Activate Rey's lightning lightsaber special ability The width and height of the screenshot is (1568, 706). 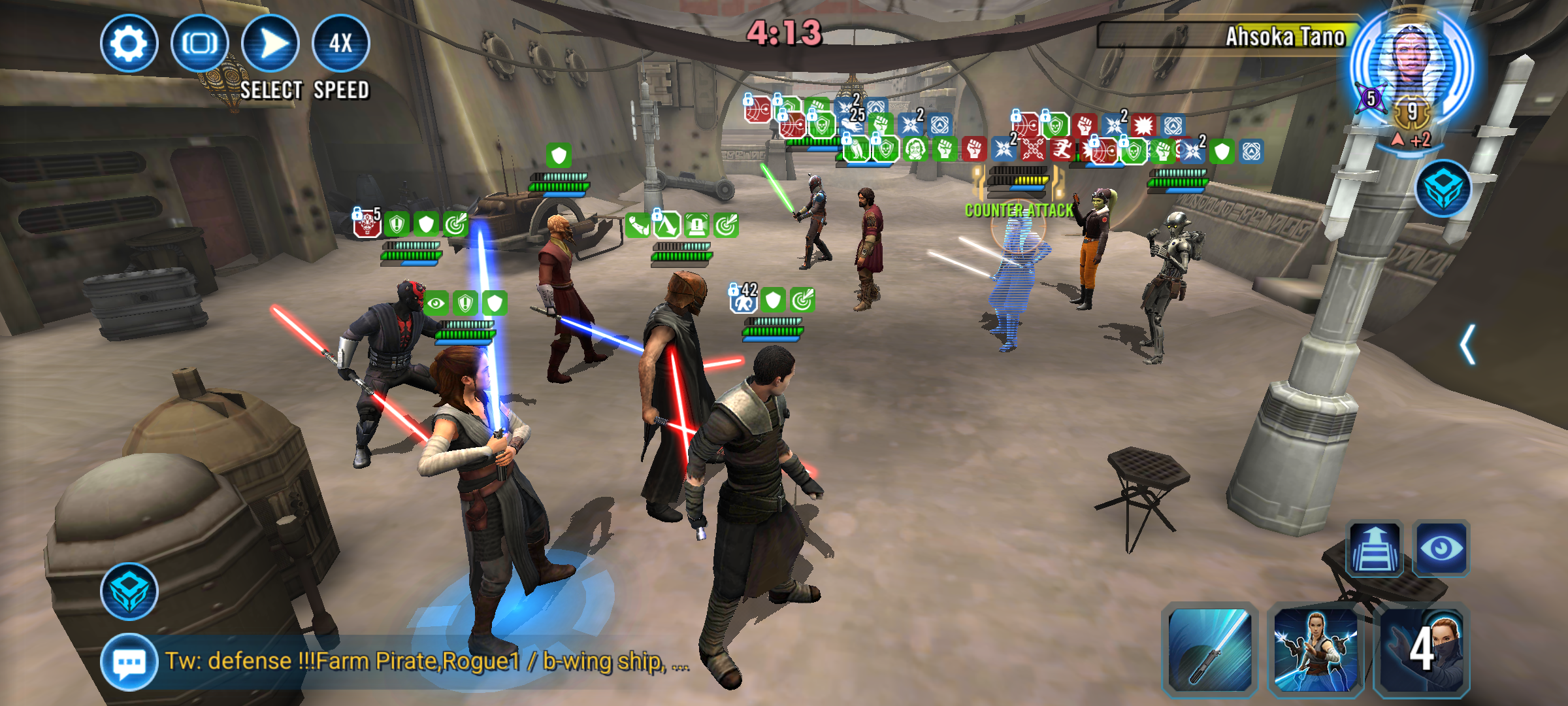pos(1315,649)
